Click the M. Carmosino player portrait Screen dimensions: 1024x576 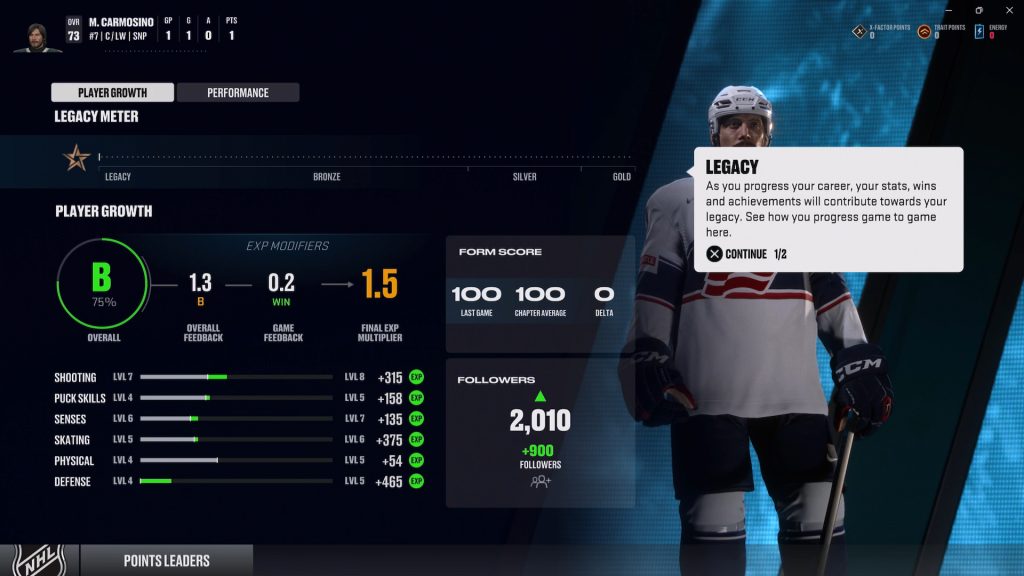click(x=37, y=36)
